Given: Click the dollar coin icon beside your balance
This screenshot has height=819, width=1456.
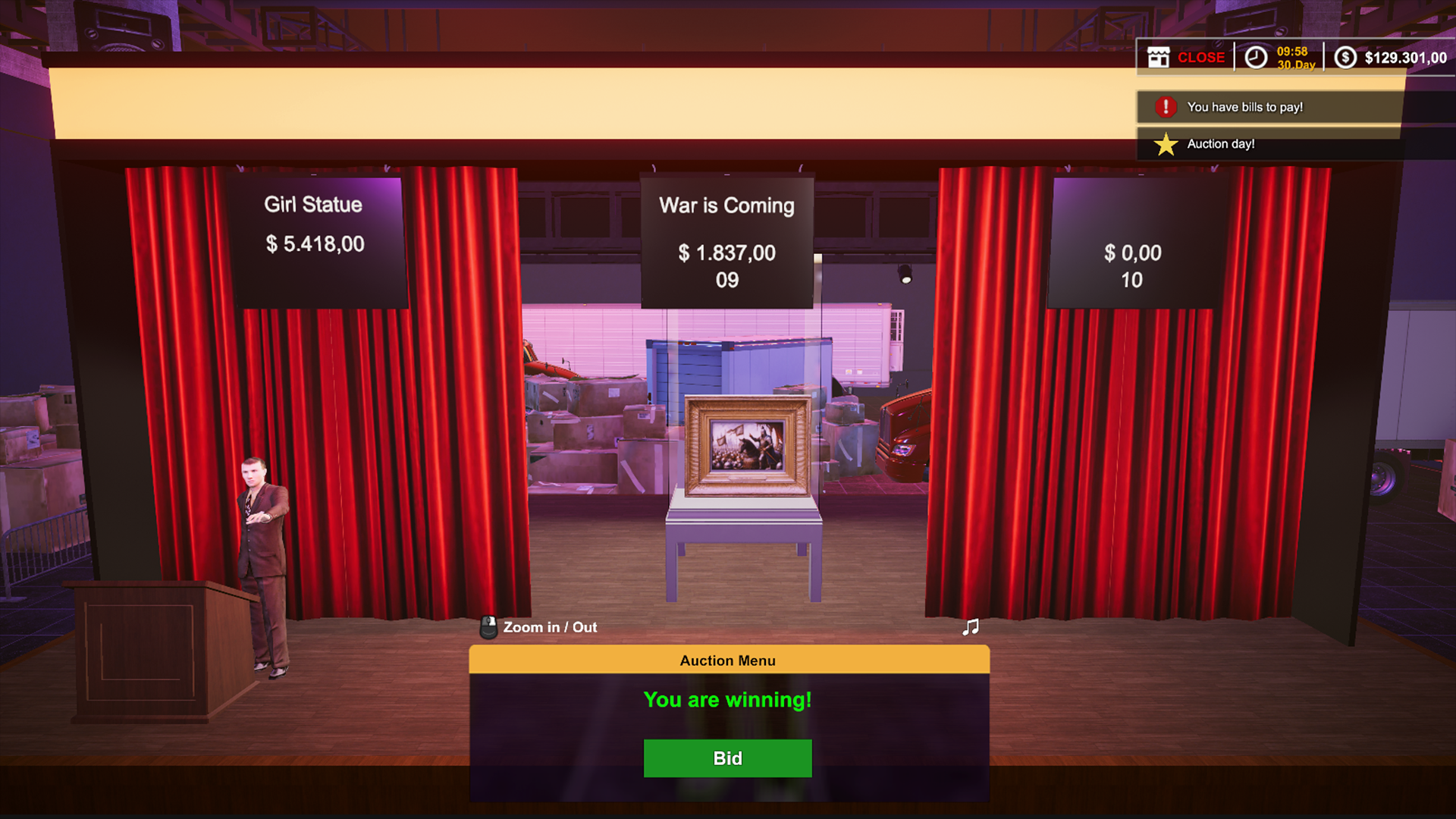Looking at the screenshot, I should [x=1346, y=57].
